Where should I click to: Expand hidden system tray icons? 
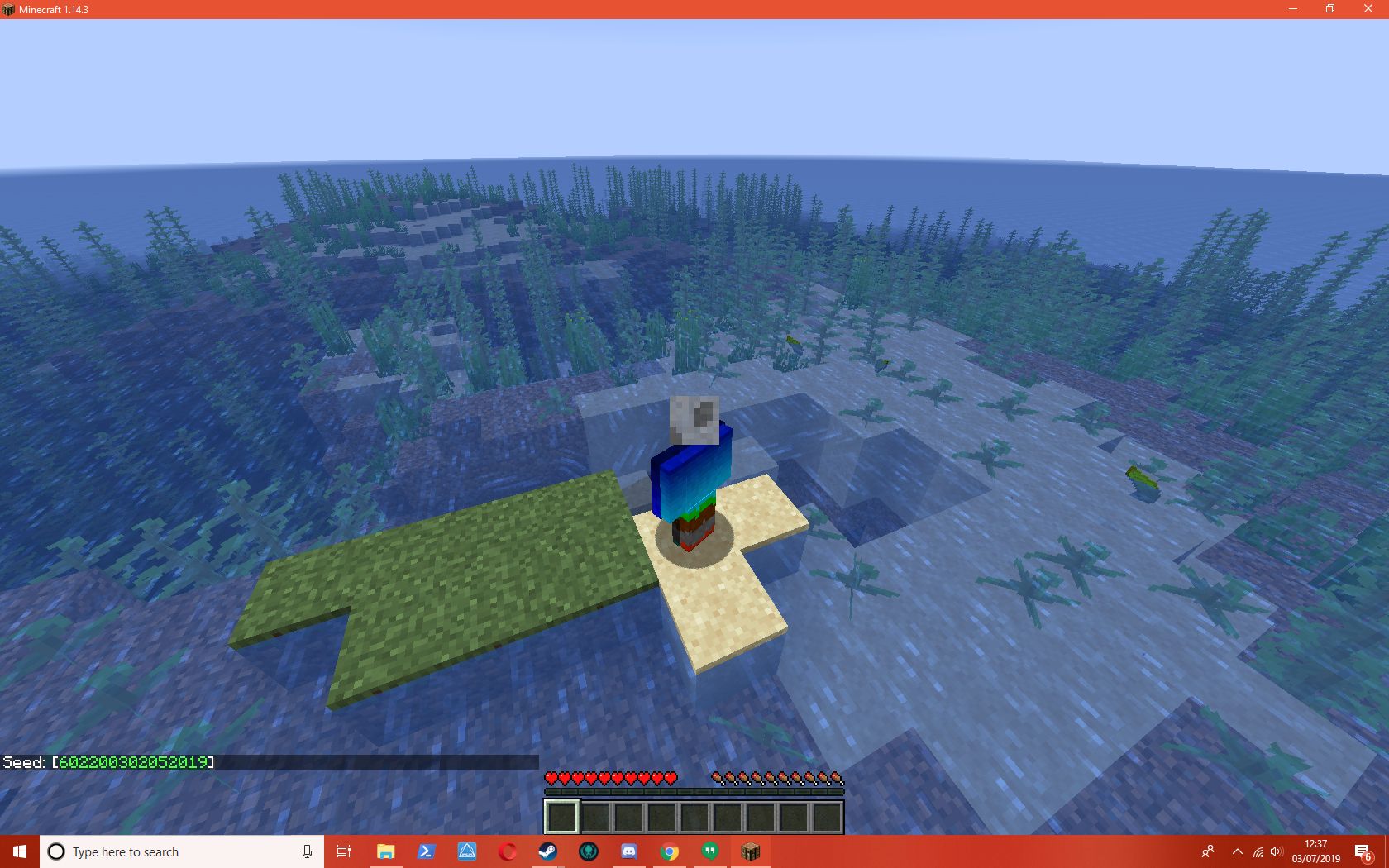[1237, 851]
